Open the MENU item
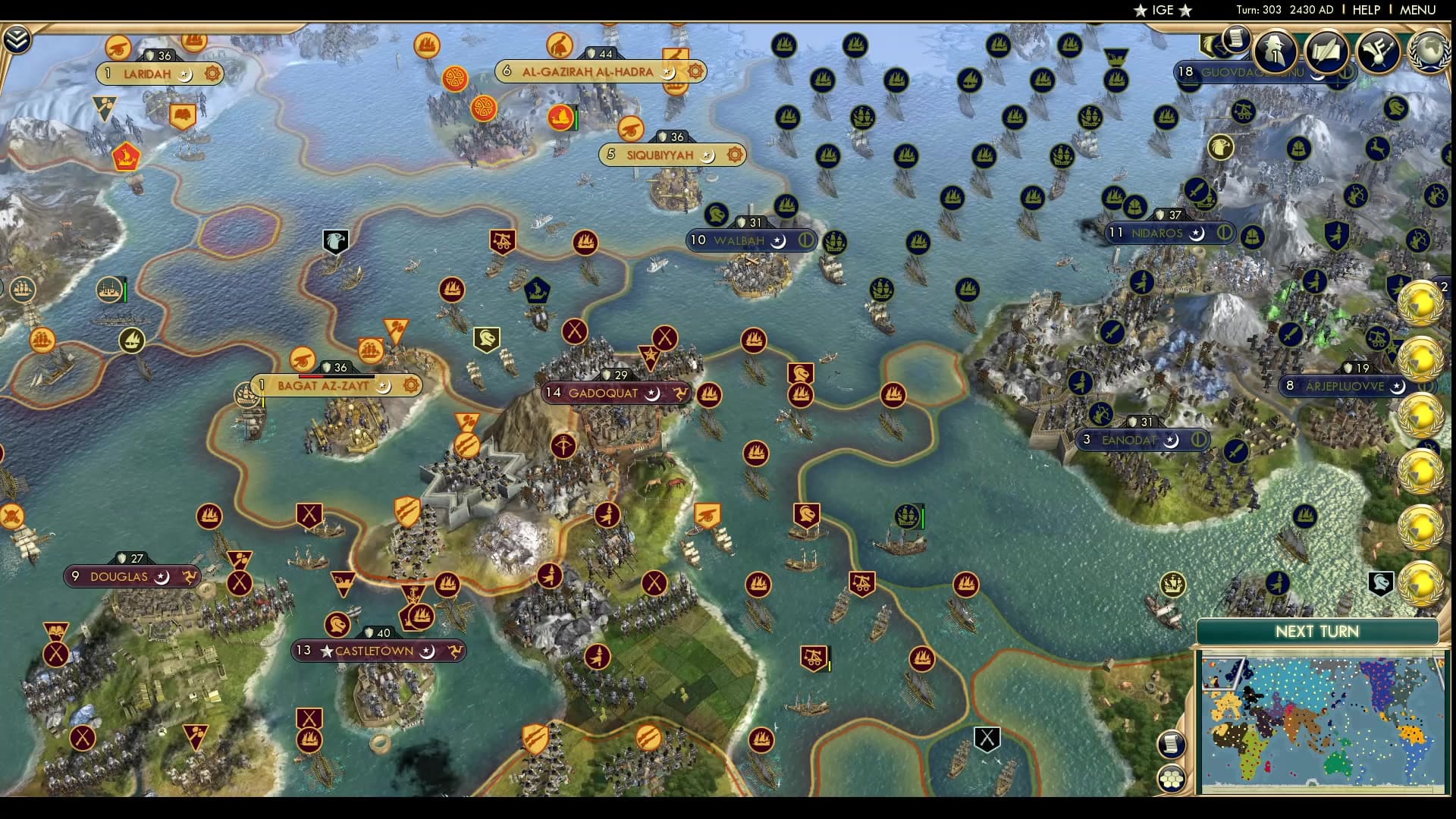1456x819 pixels. click(x=1417, y=10)
